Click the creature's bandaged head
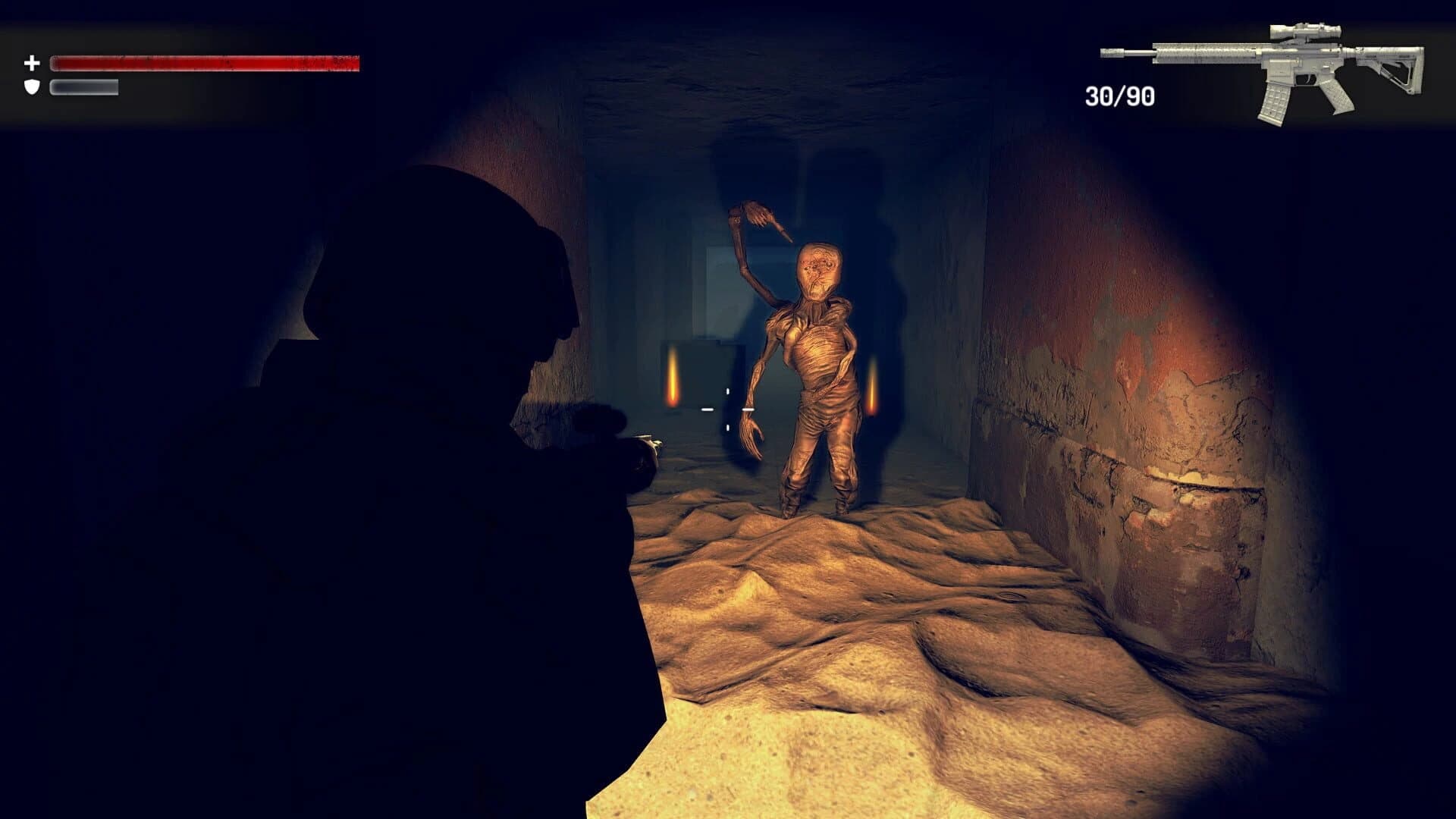The height and width of the screenshot is (819, 1456). (817, 269)
